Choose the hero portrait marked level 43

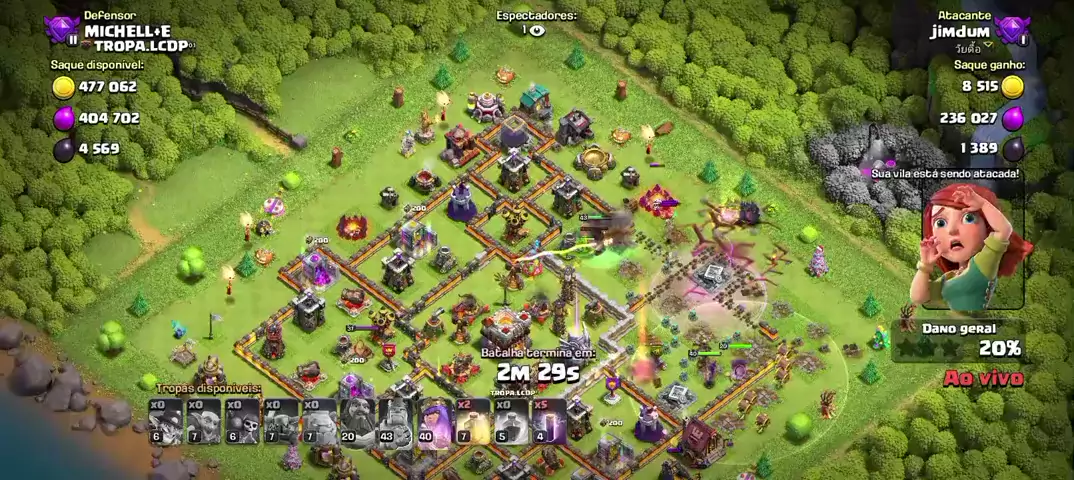[395, 421]
